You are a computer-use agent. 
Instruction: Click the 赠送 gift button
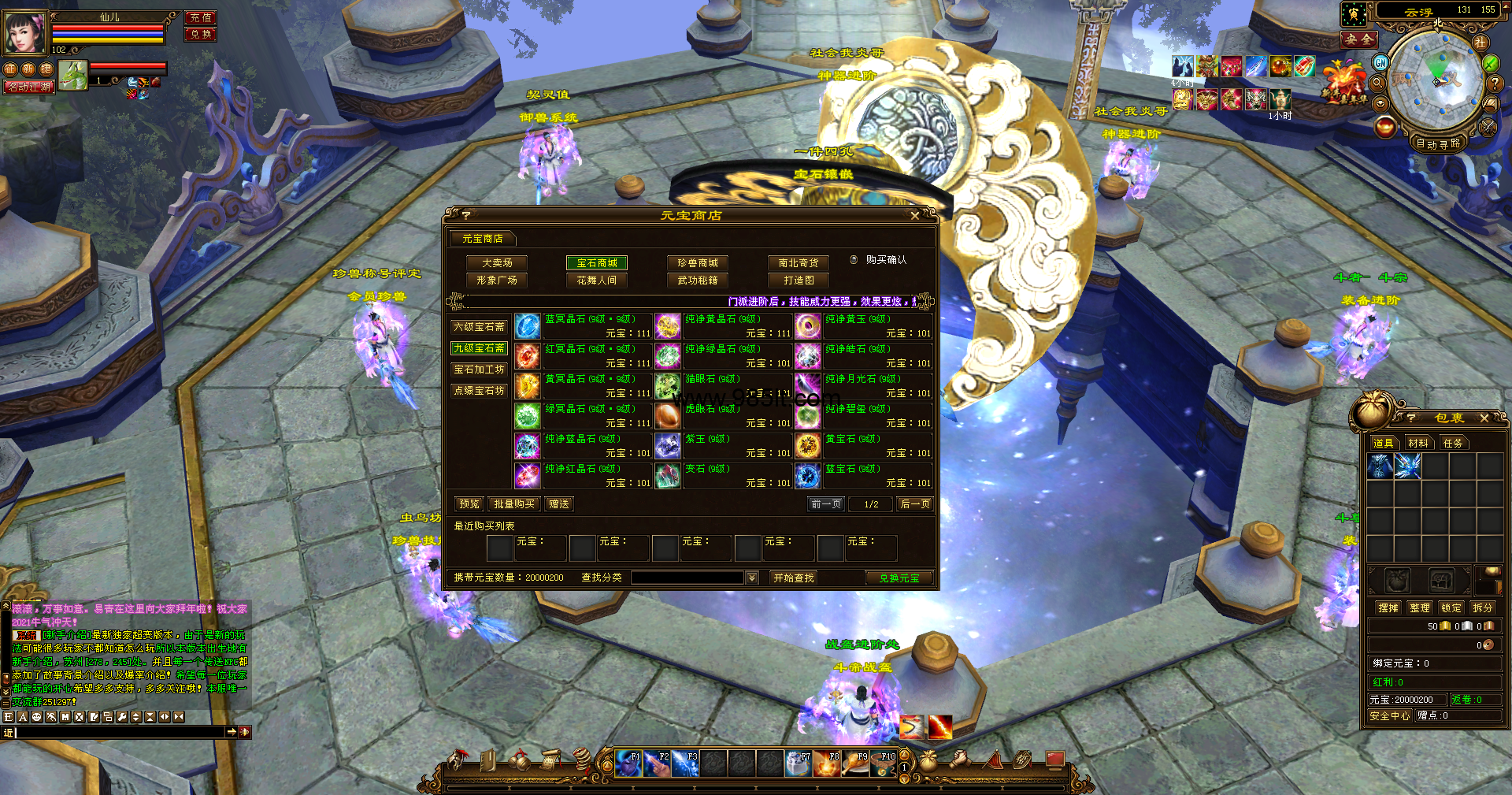click(559, 504)
